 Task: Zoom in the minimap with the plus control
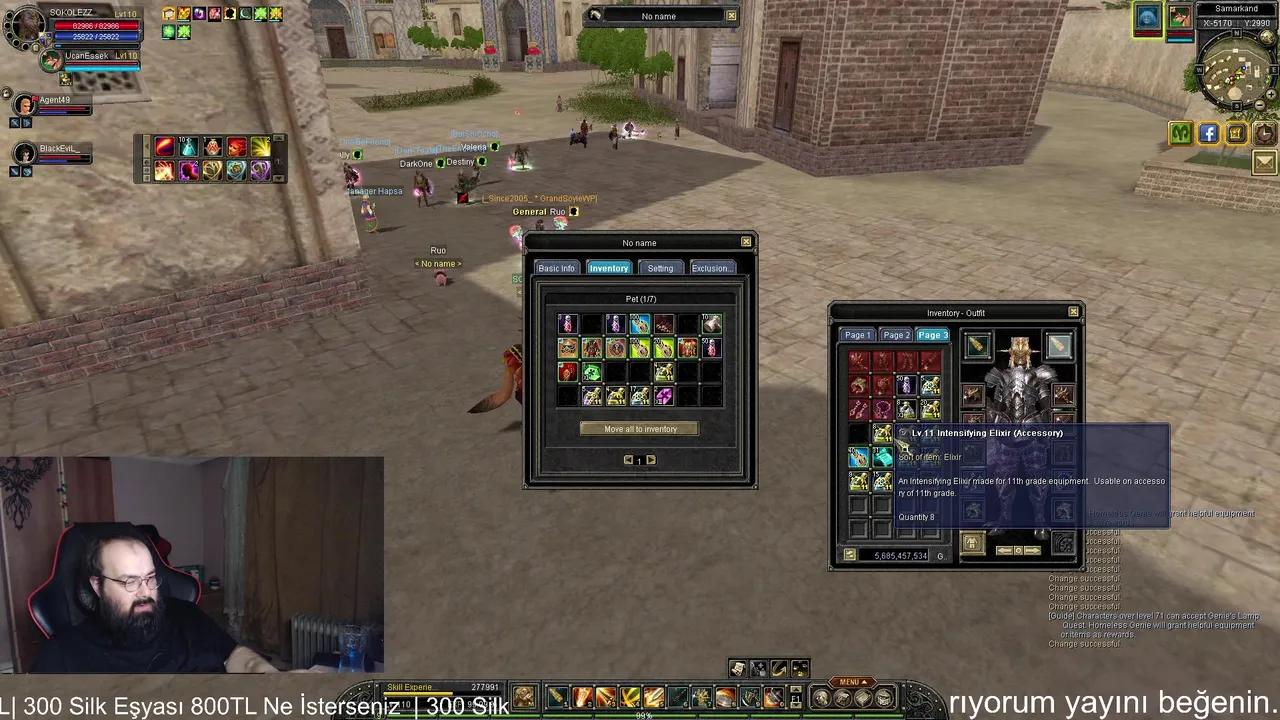point(1270,94)
